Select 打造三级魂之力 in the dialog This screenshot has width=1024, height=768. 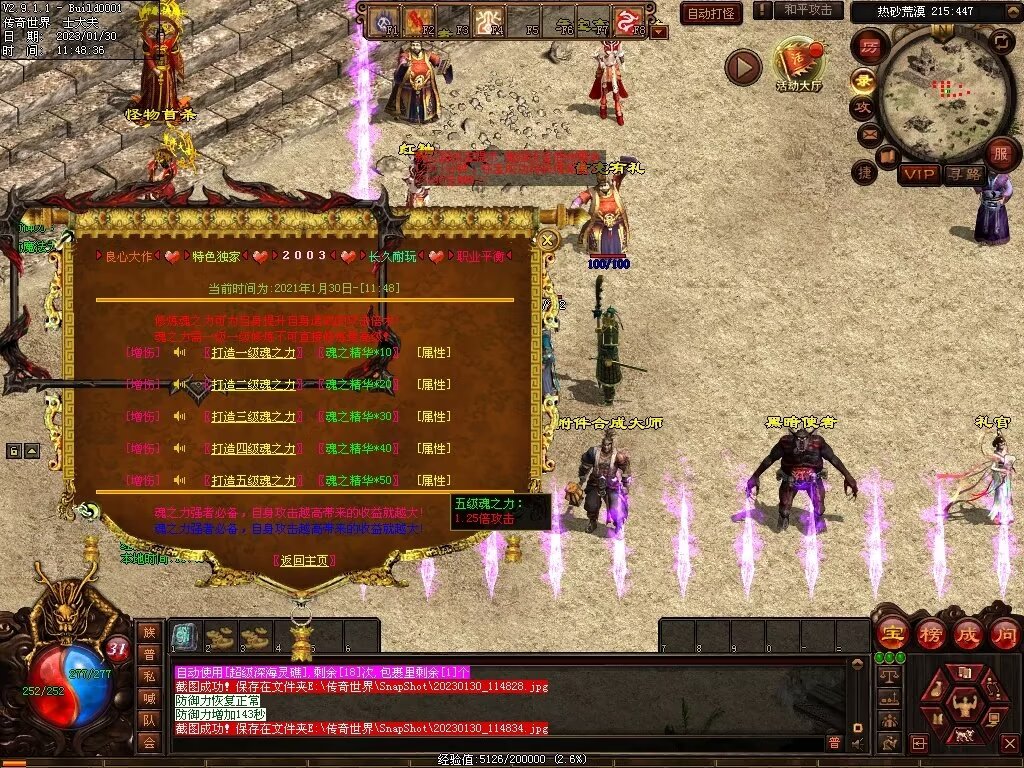coord(253,417)
